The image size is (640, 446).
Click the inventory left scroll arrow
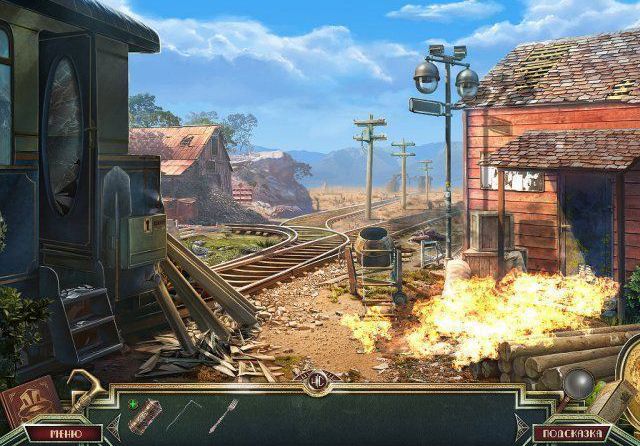(x=113, y=427)
